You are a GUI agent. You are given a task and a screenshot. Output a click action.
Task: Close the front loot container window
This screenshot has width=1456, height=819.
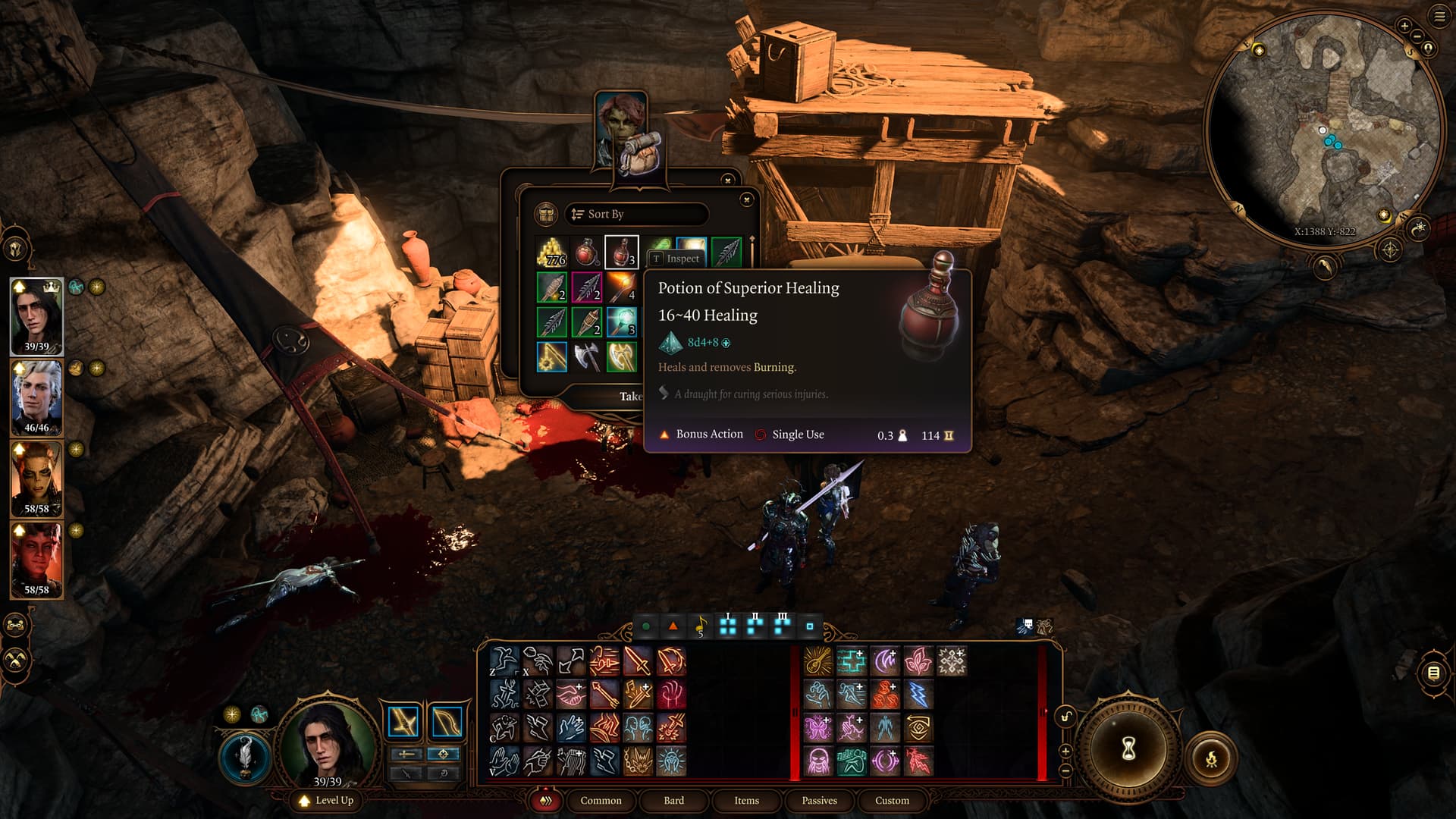(x=746, y=199)
